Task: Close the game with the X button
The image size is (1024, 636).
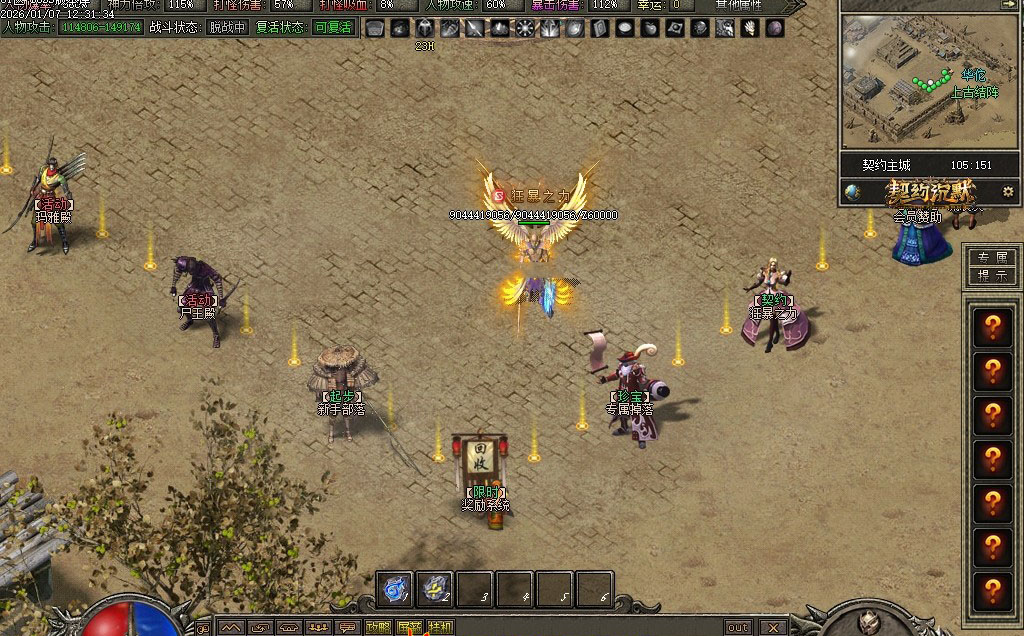Action: [x=772, y=628]
